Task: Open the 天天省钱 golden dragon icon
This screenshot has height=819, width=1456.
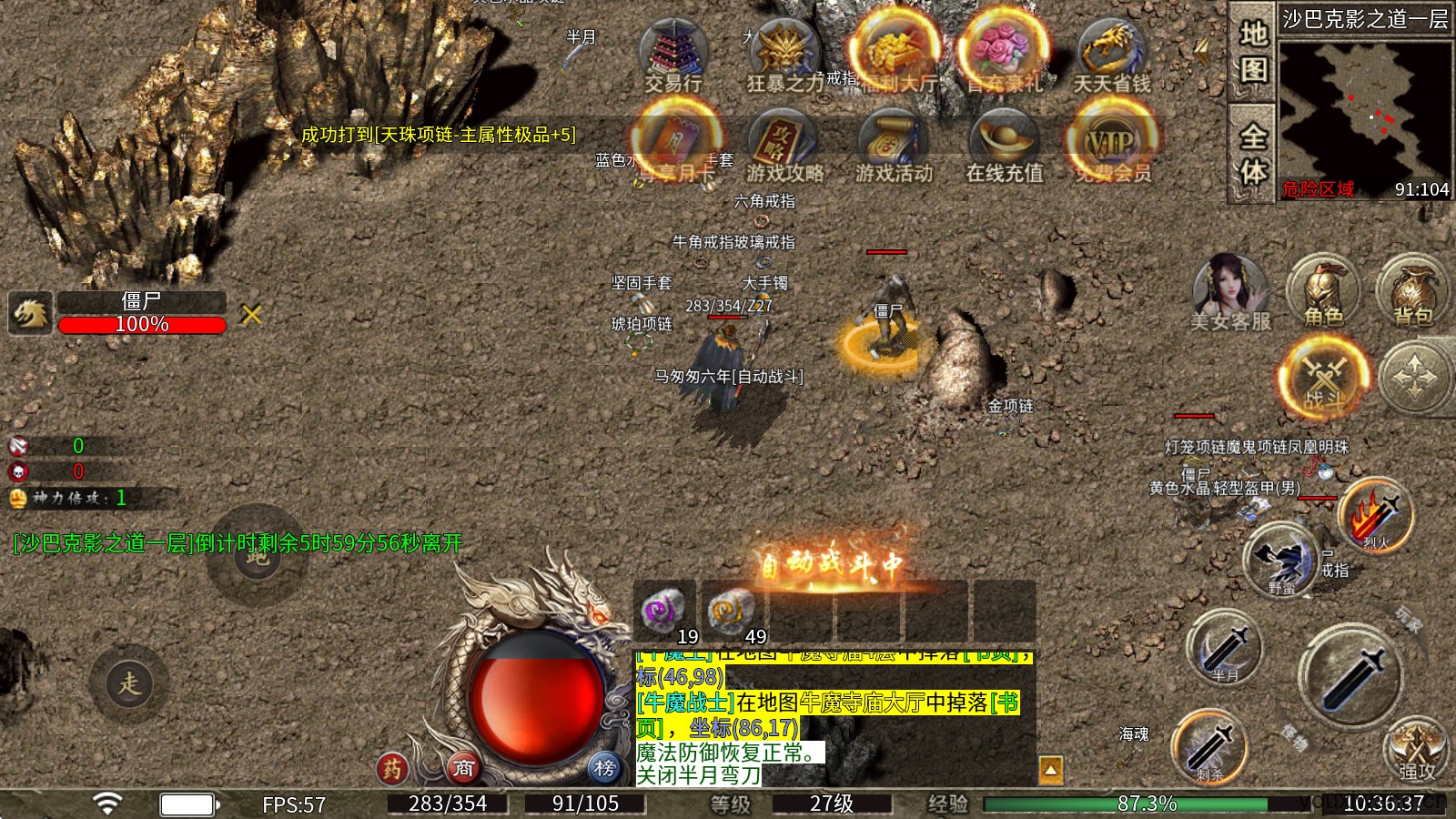Action: [1111, 53]
